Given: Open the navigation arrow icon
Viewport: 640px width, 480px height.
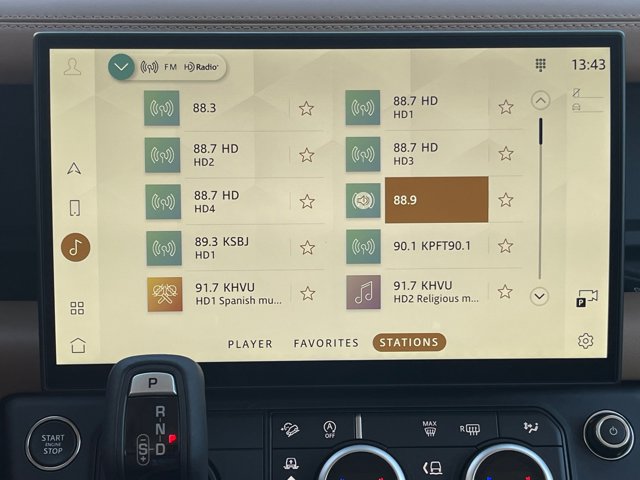Looking at the screenshot, I should click(x=75, y=168).
